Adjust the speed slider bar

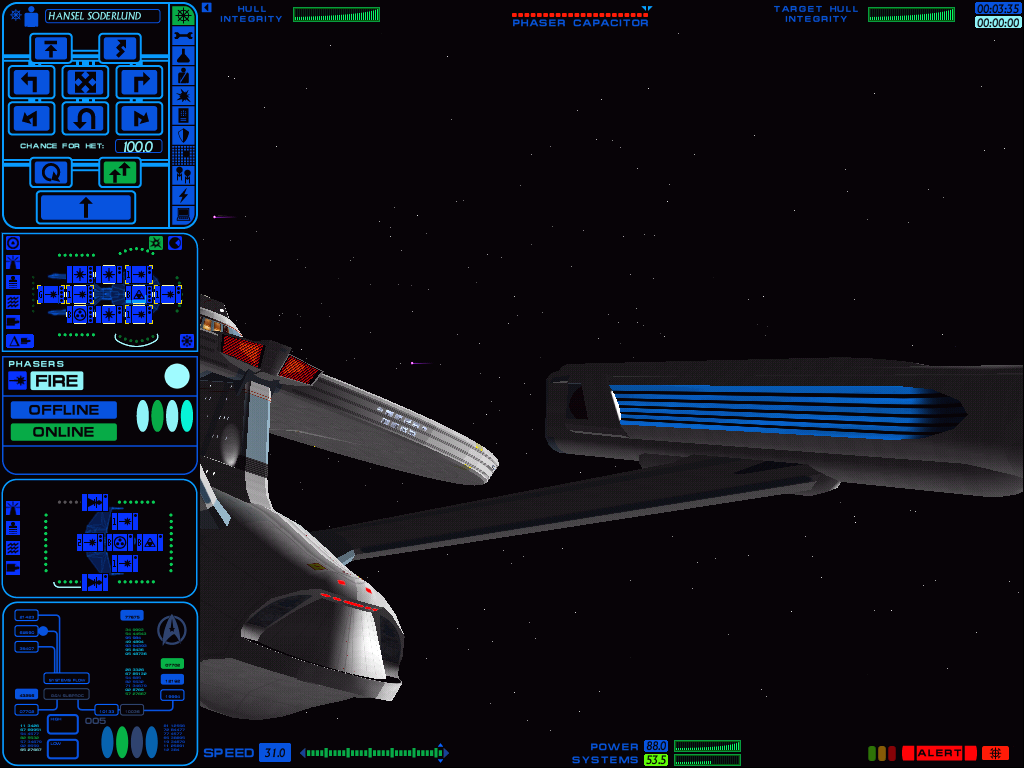[374, 753]
